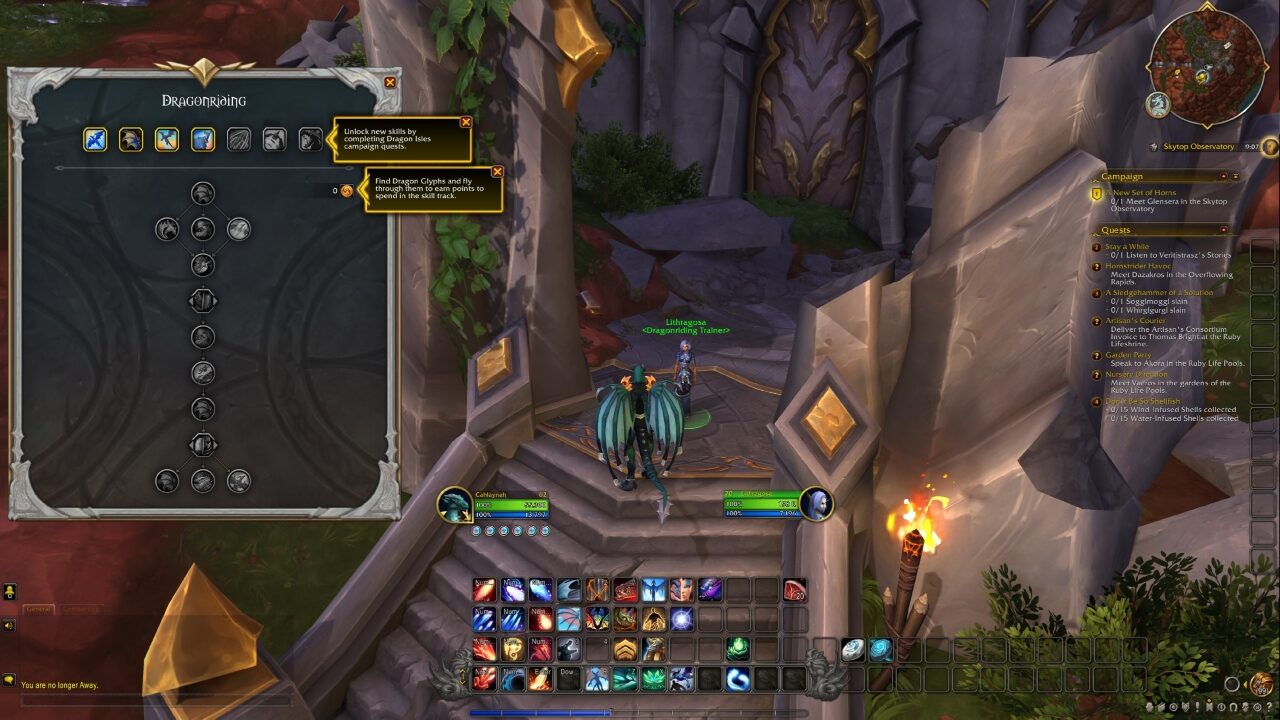Dismiss the campaign quests skill tooltip
Screen dimensions: 1280x720
pyautogui.click(x=466, y=122)
